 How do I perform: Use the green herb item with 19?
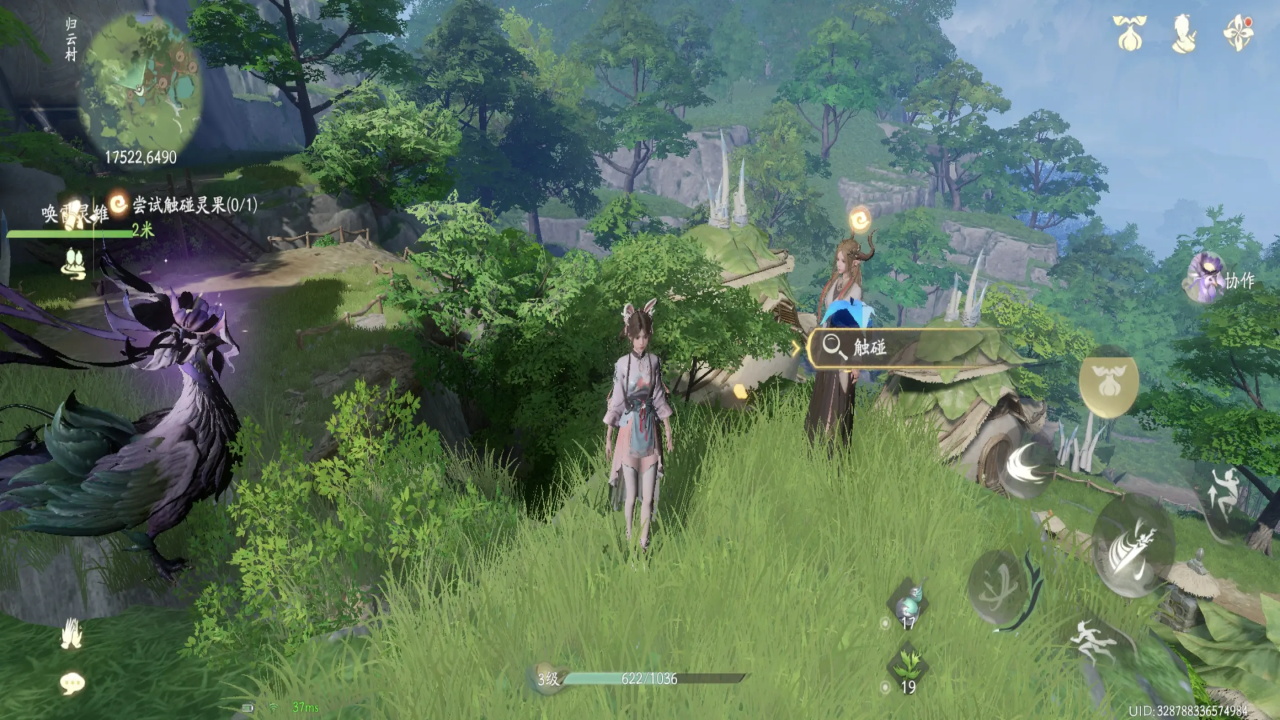point(908,665)
